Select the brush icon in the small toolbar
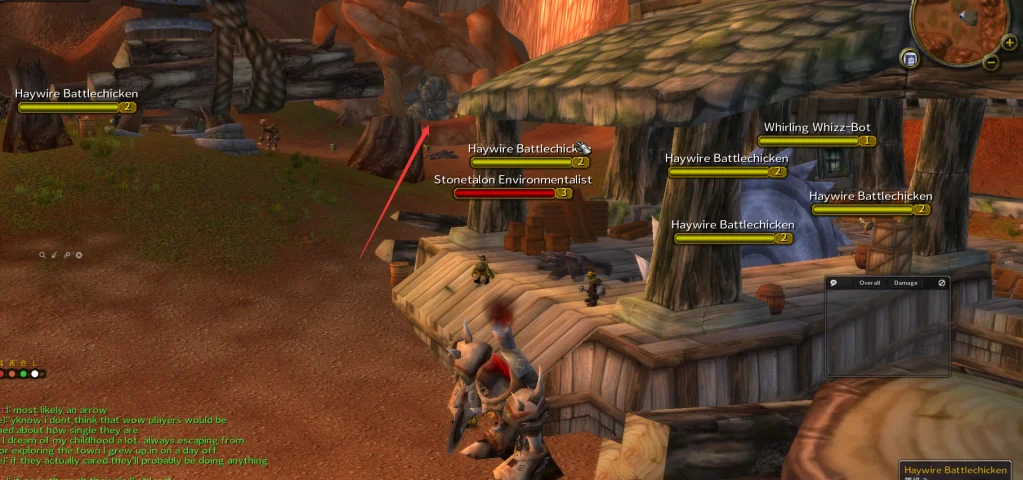Viewport: 1023px width, 480px height. pyautogui.click(x=55, y=255)
